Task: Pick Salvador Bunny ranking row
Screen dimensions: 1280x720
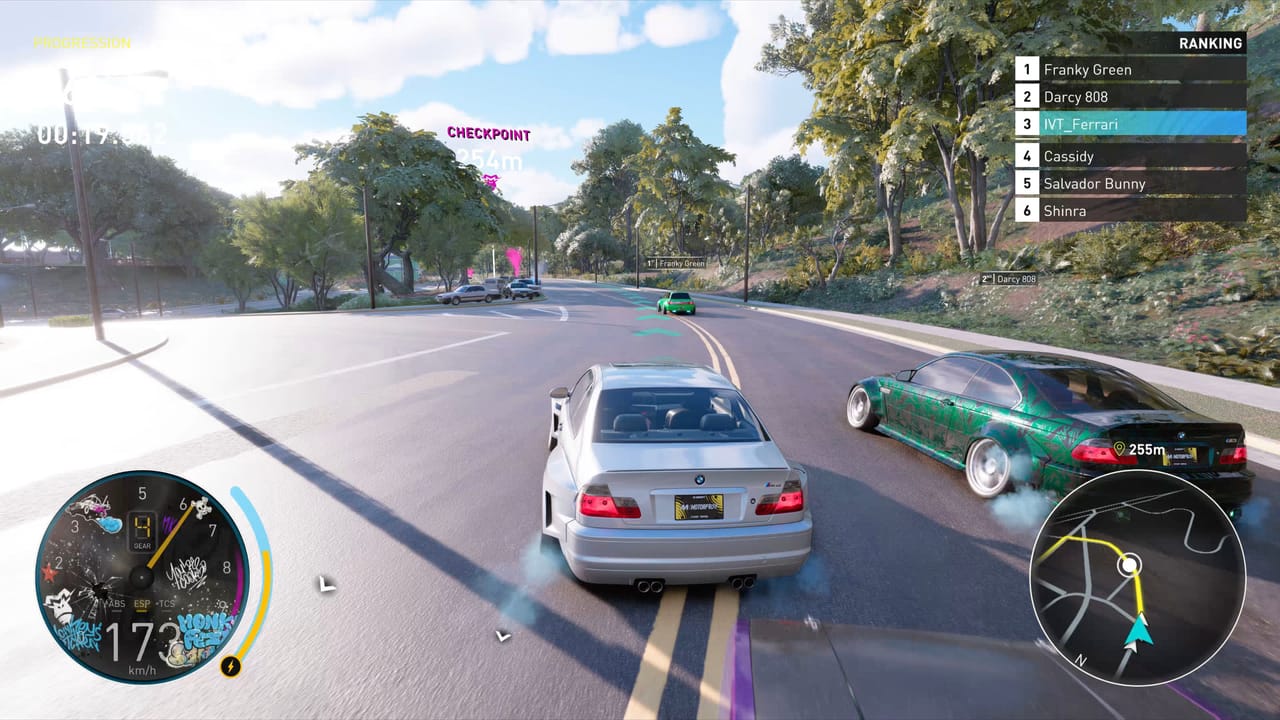Action: [x=1130, y=183]
